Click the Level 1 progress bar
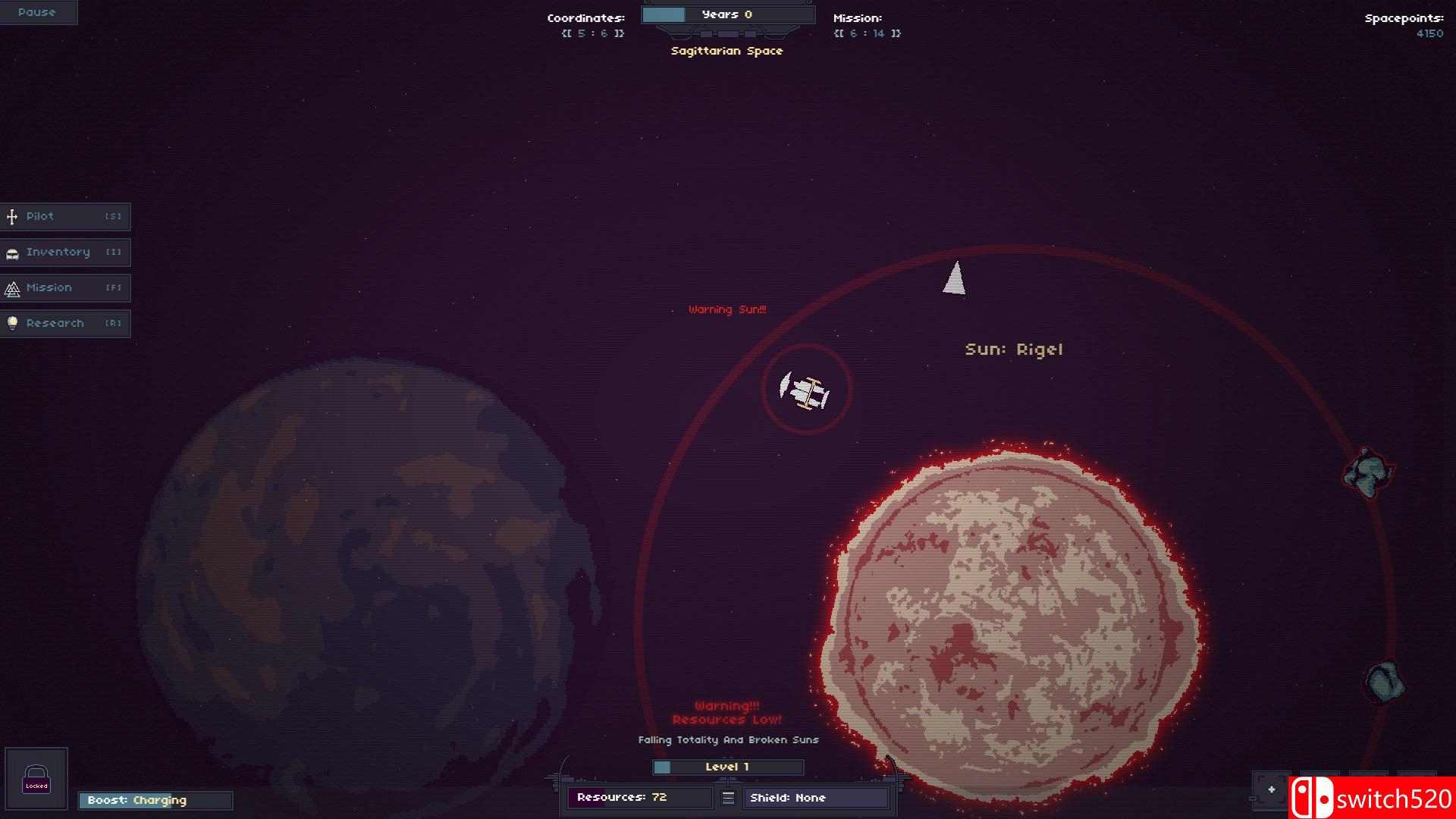 pos(726,767)
